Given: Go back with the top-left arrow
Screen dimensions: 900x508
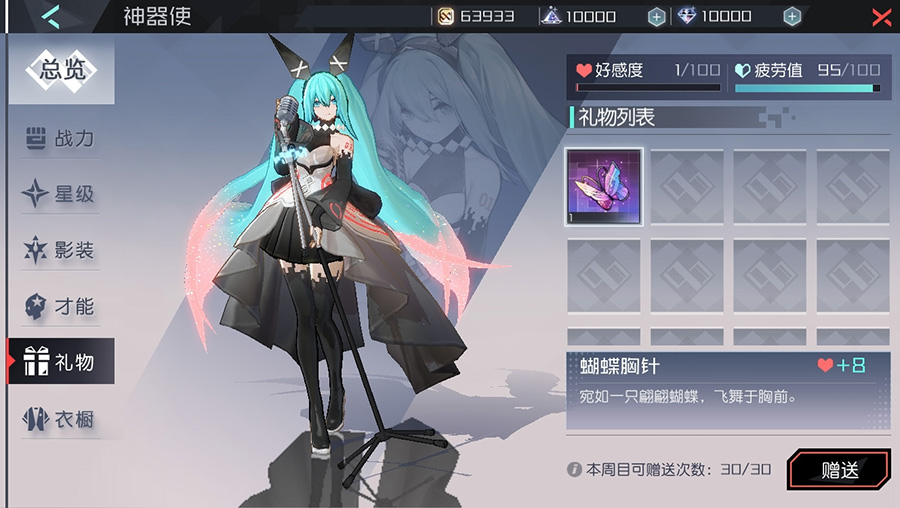Looking at the screenshot, I should [x=52, y=16].
